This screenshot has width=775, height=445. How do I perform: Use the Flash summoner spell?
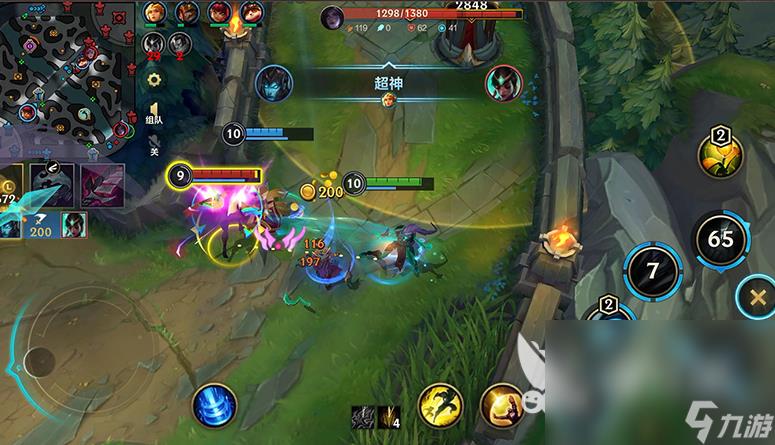tap(501, 405)
